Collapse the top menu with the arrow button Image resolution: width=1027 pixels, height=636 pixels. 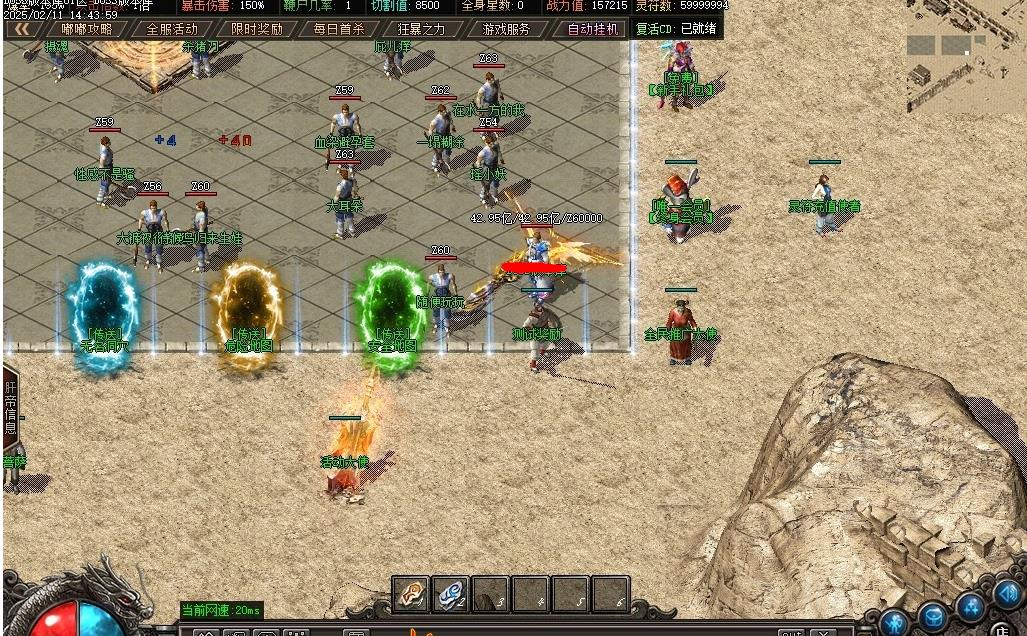(x=19, y=29)
